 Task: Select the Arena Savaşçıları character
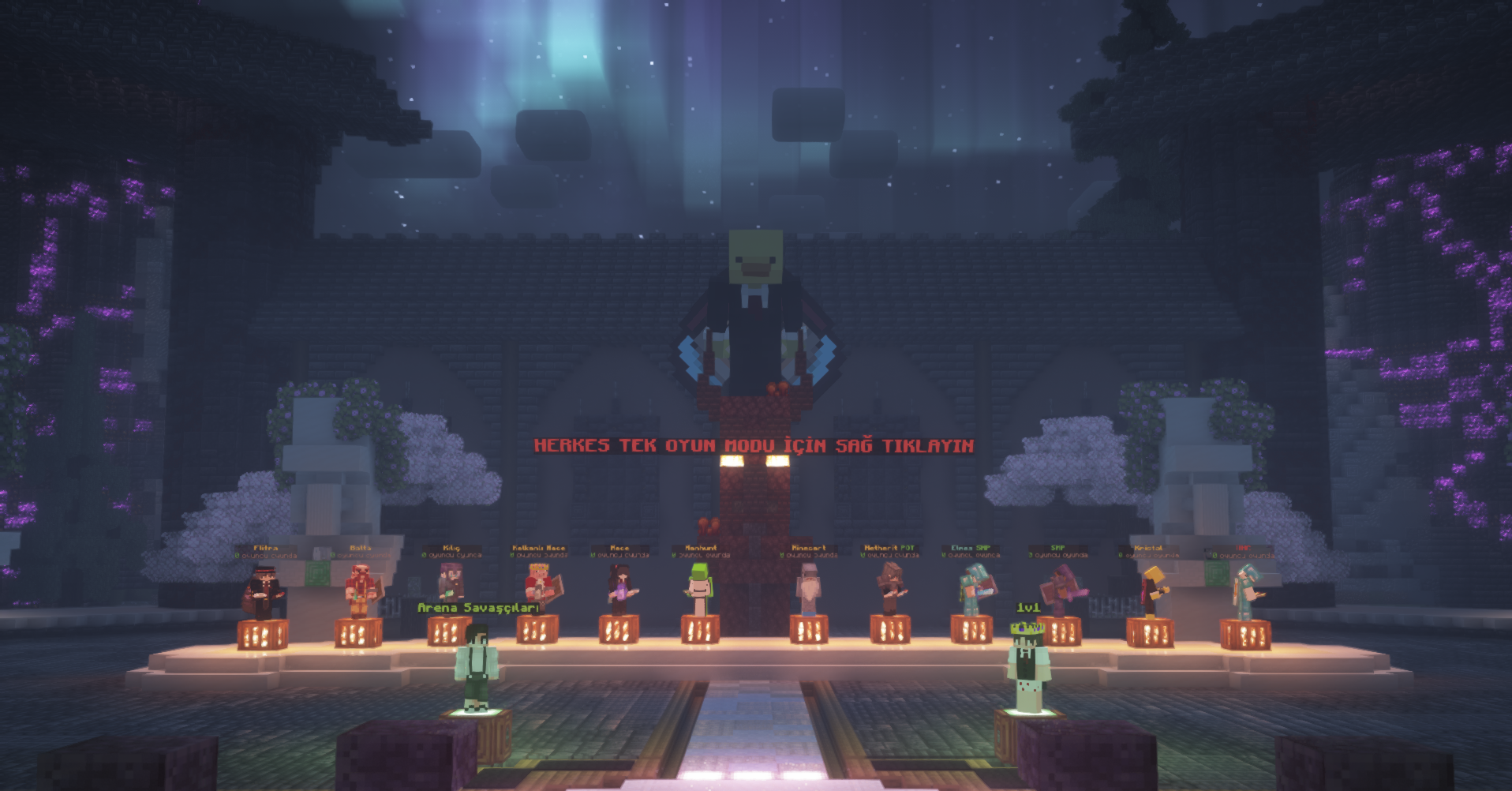coord(477,667)
